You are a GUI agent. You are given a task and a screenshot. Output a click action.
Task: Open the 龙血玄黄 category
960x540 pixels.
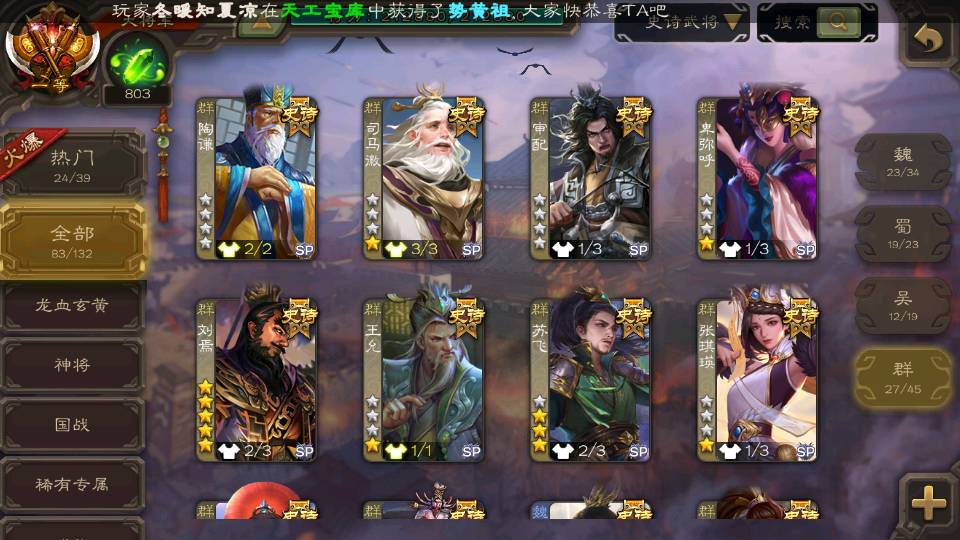pos(72,305)
